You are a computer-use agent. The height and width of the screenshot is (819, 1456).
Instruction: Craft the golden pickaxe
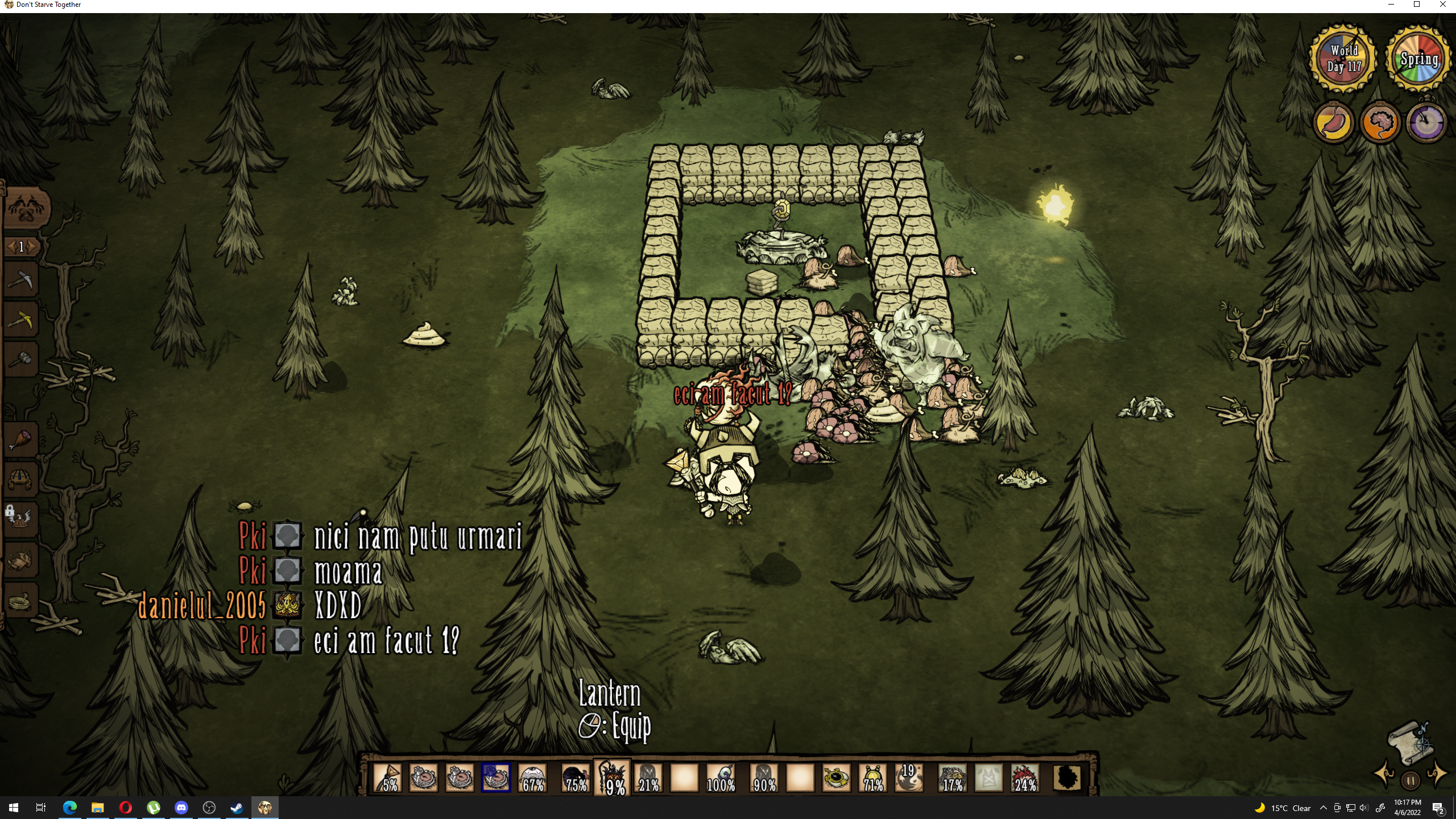click(21, 320)
